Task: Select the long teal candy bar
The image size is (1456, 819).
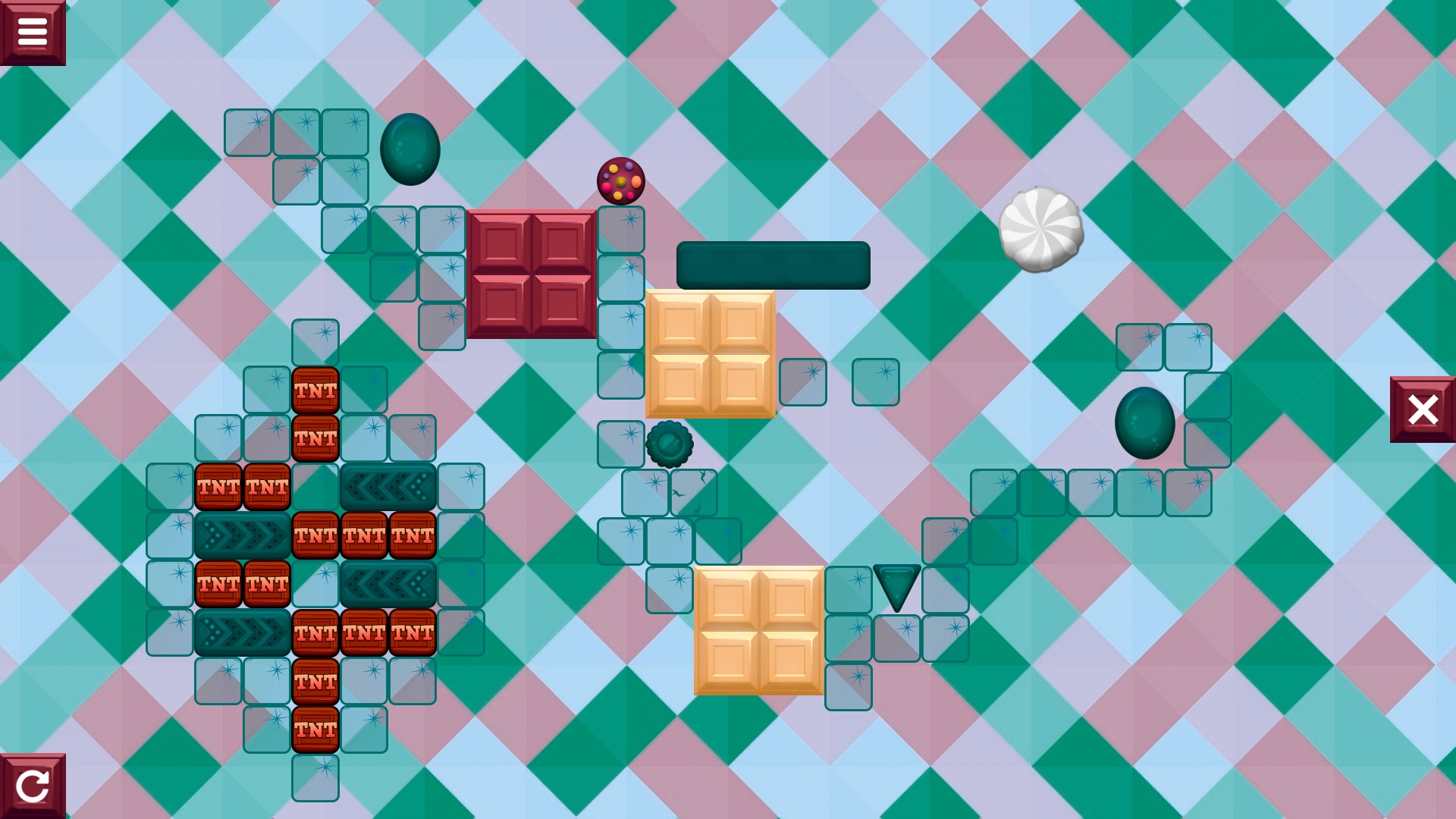Action: coord(772,266)
